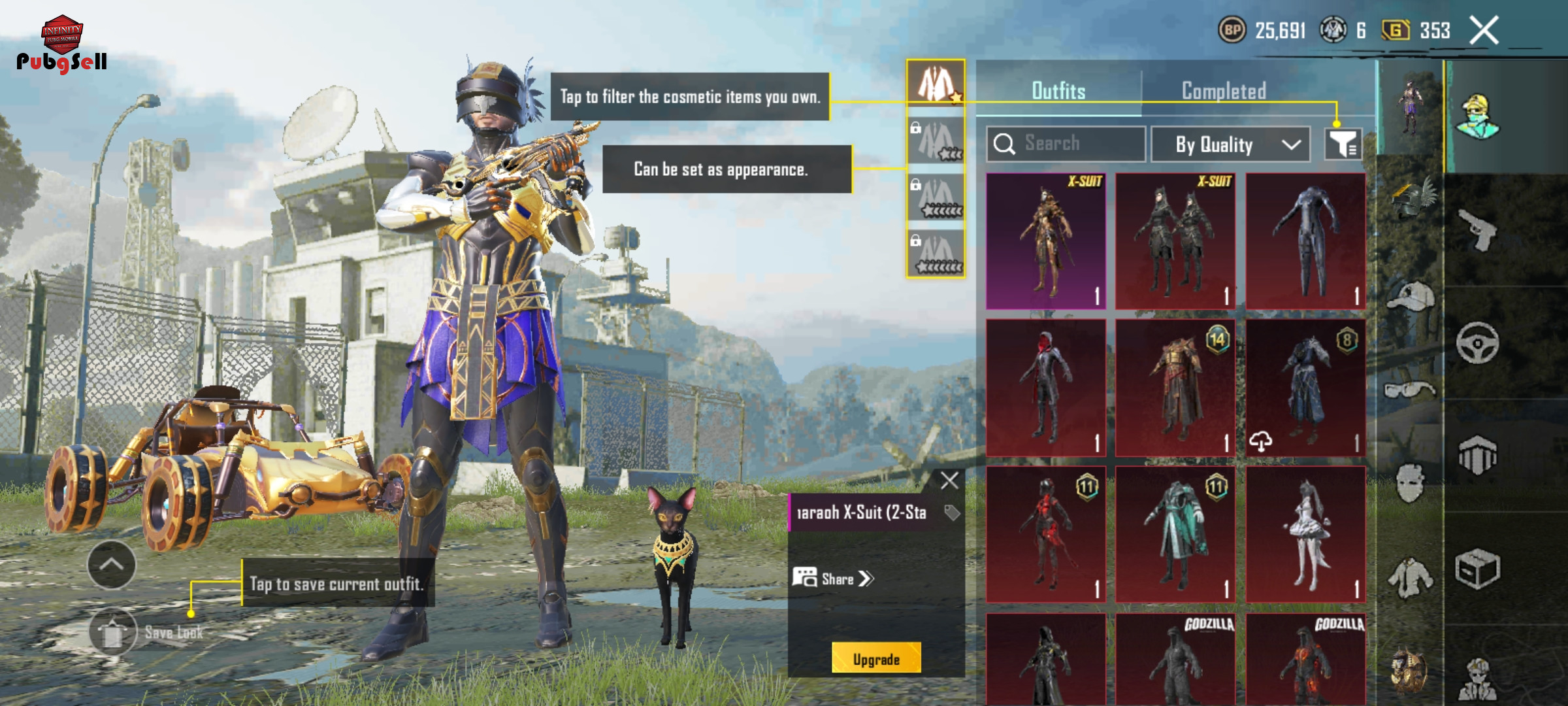Close the inventory screen with the X

(1484, 30)
